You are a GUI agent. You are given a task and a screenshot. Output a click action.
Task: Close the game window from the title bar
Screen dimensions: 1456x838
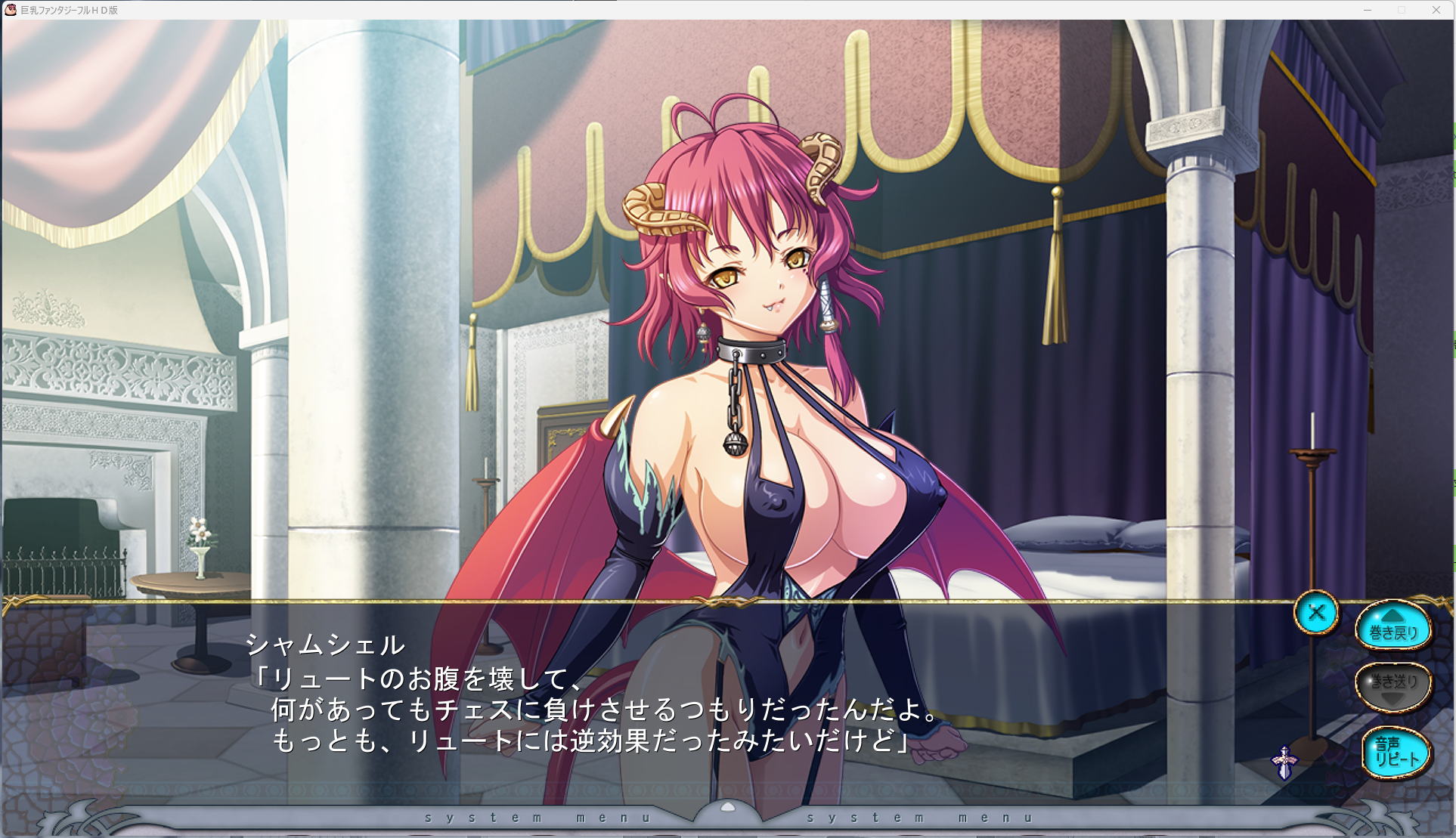pos(1436,10)
